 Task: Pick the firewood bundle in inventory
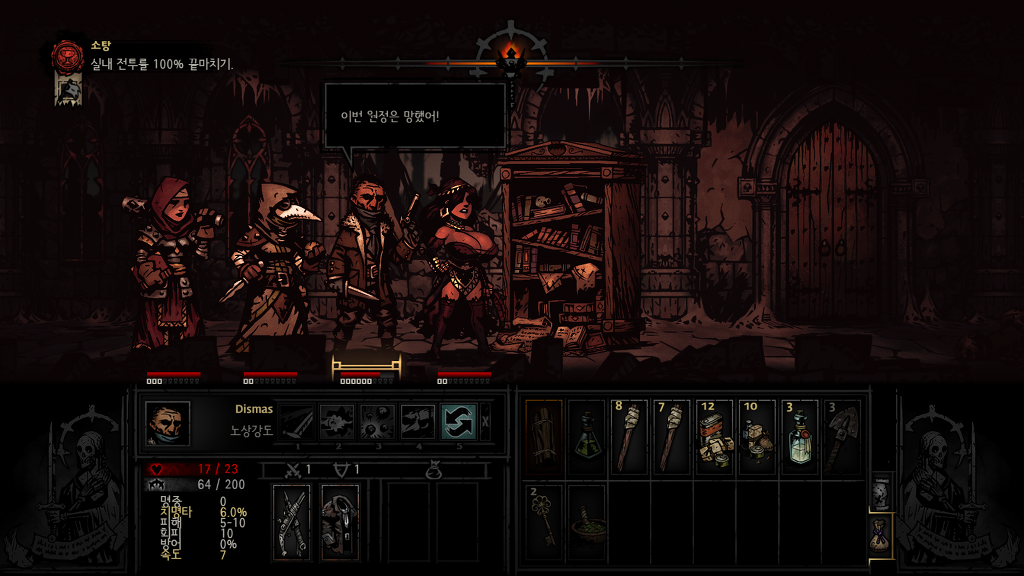pos(544,436)
